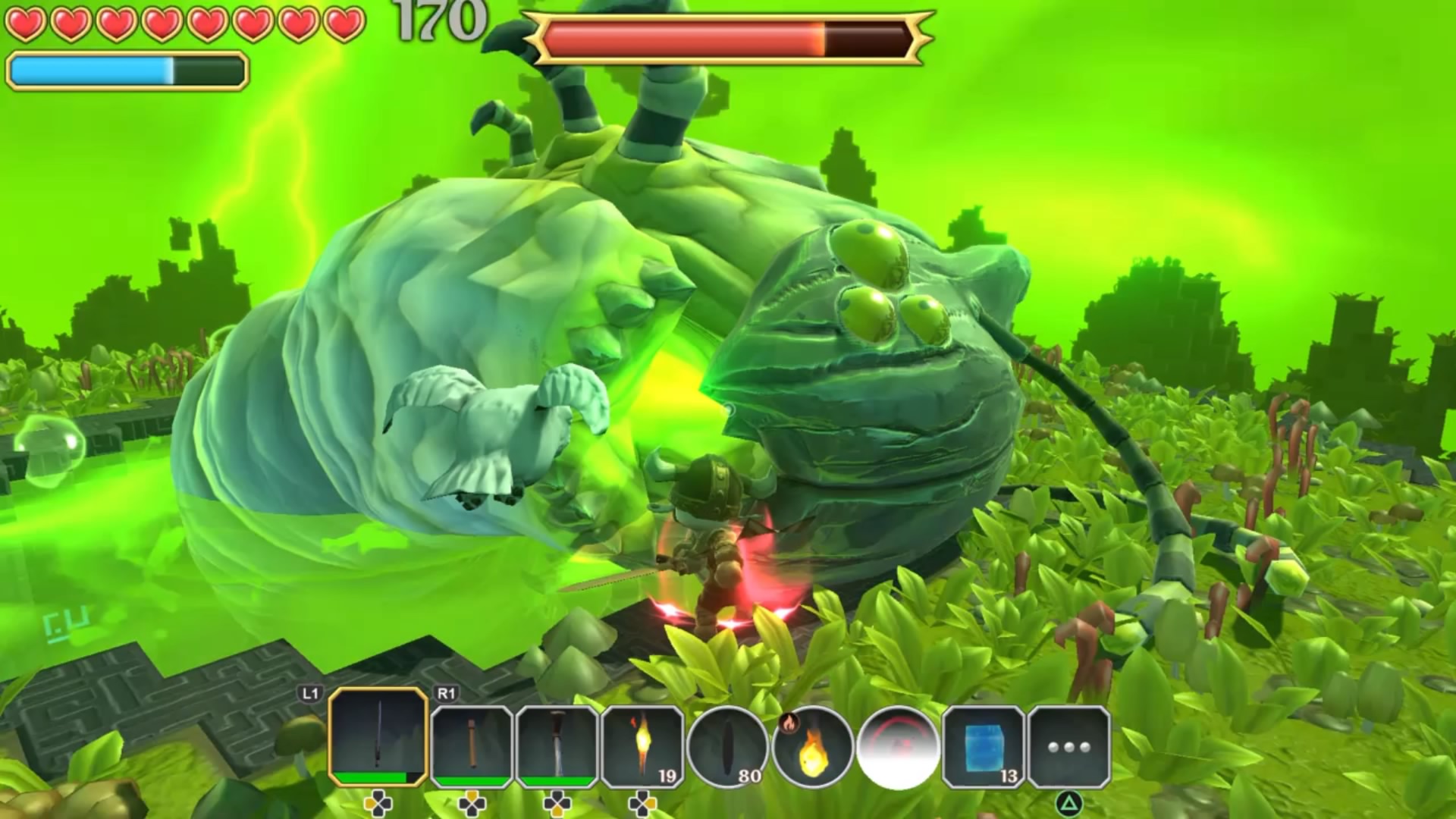Activate the fireball spell icon
Viewport: 1456px width, 819px height.
813,746
